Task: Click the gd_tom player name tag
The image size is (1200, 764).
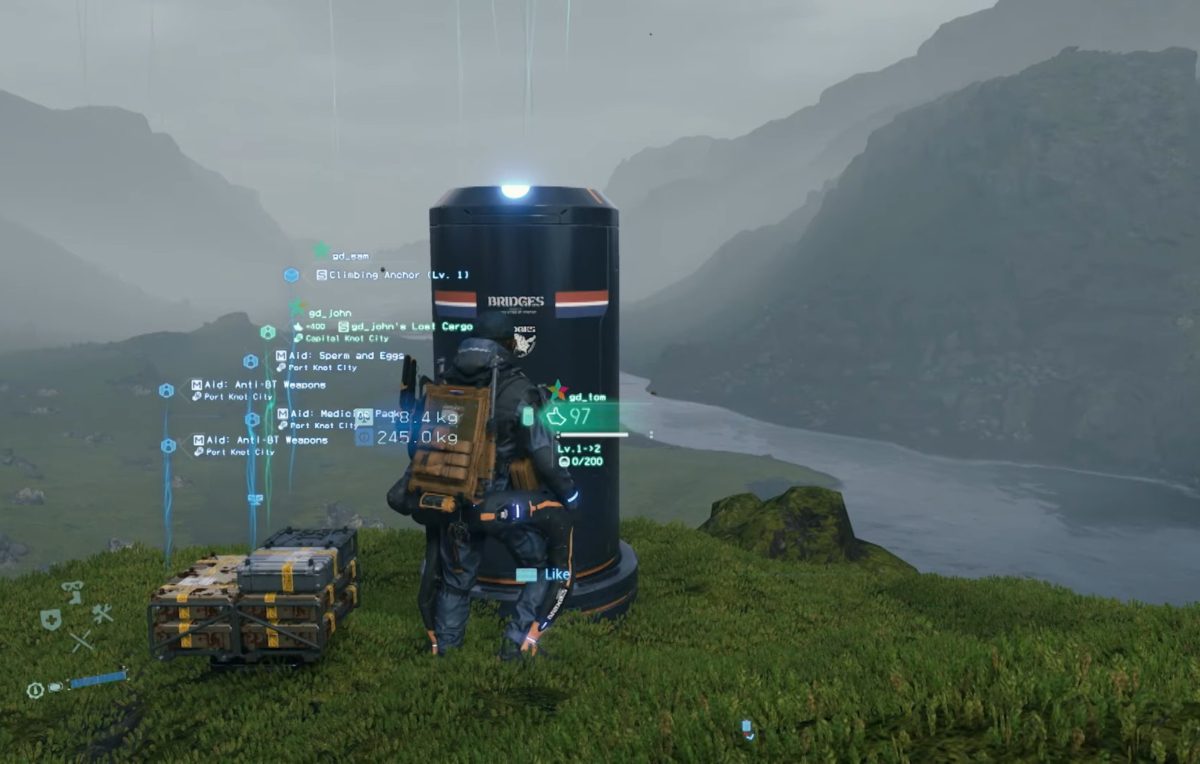Action: click(588, 397)
